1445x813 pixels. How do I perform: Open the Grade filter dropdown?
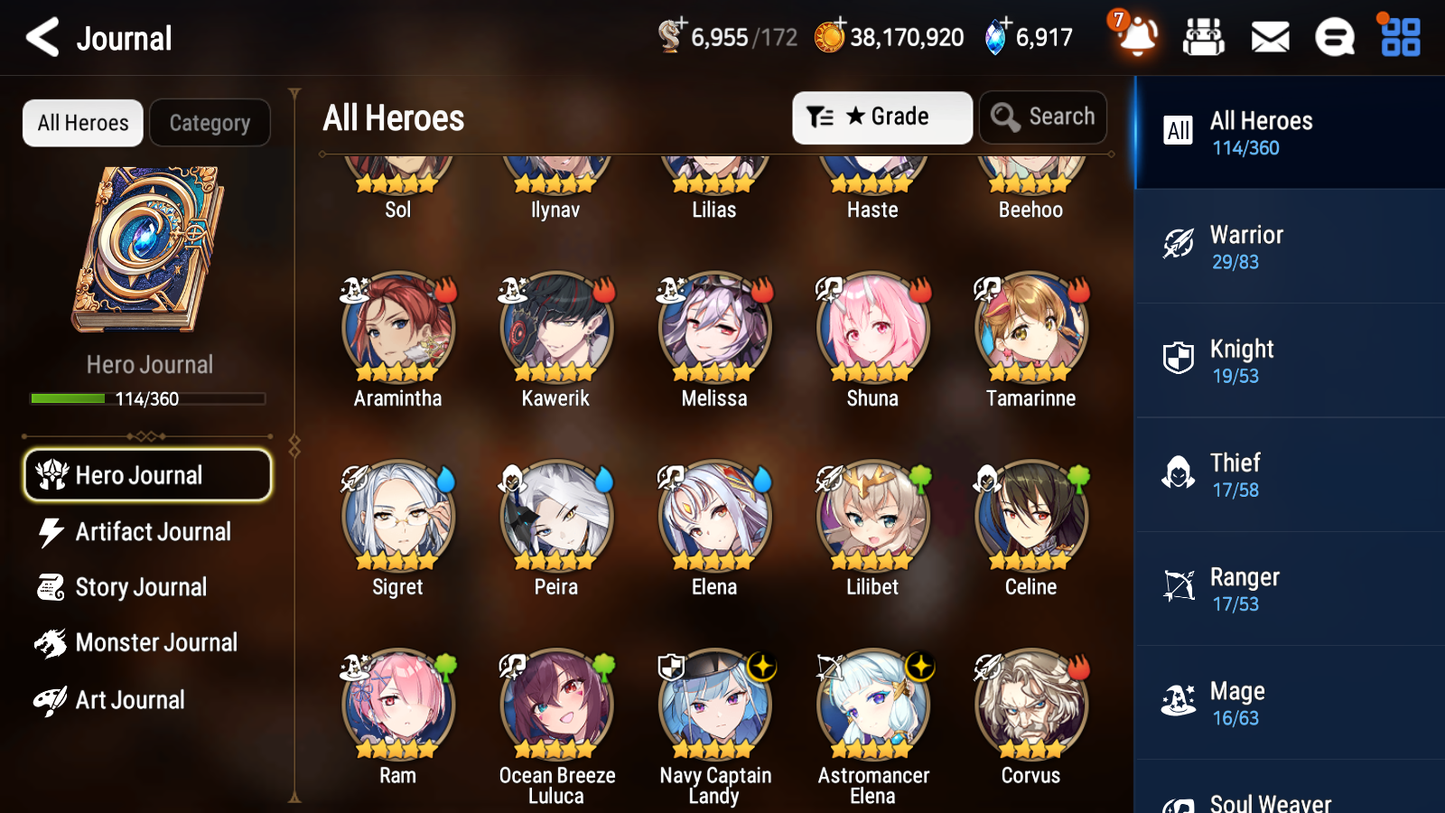(x=881, y=117)
